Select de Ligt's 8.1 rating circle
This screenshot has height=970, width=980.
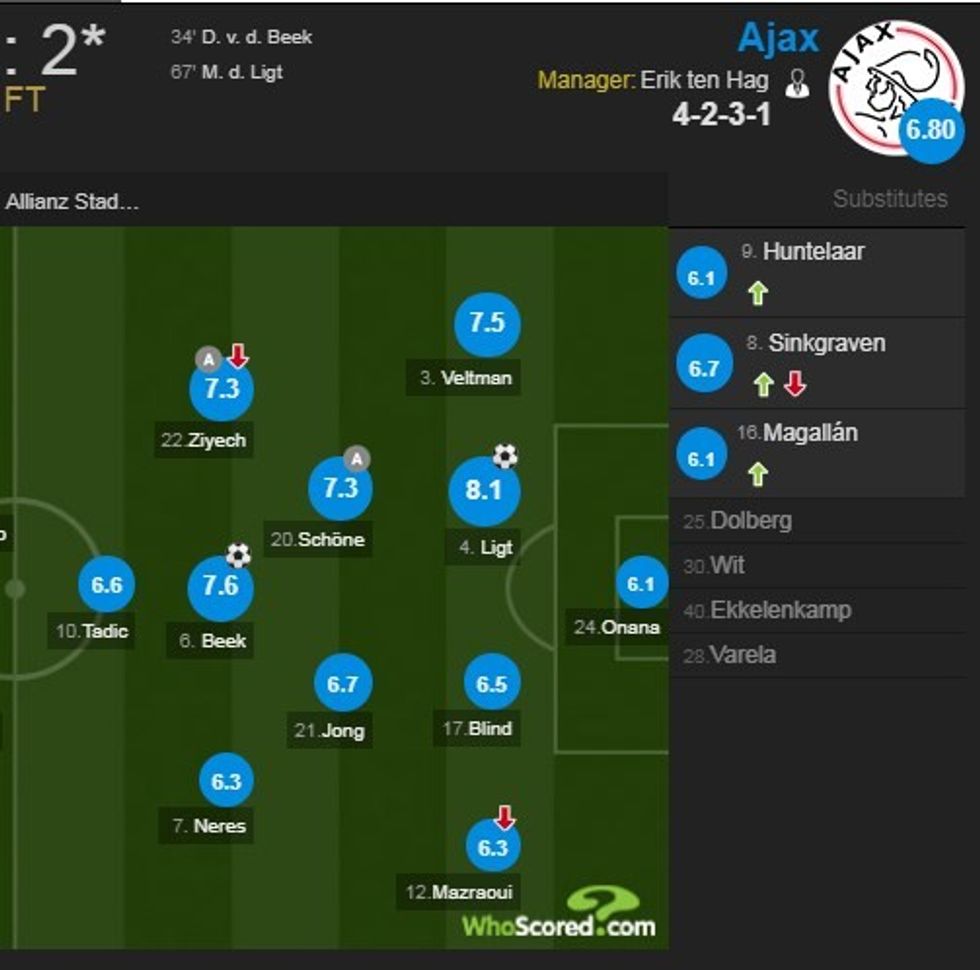483,491
